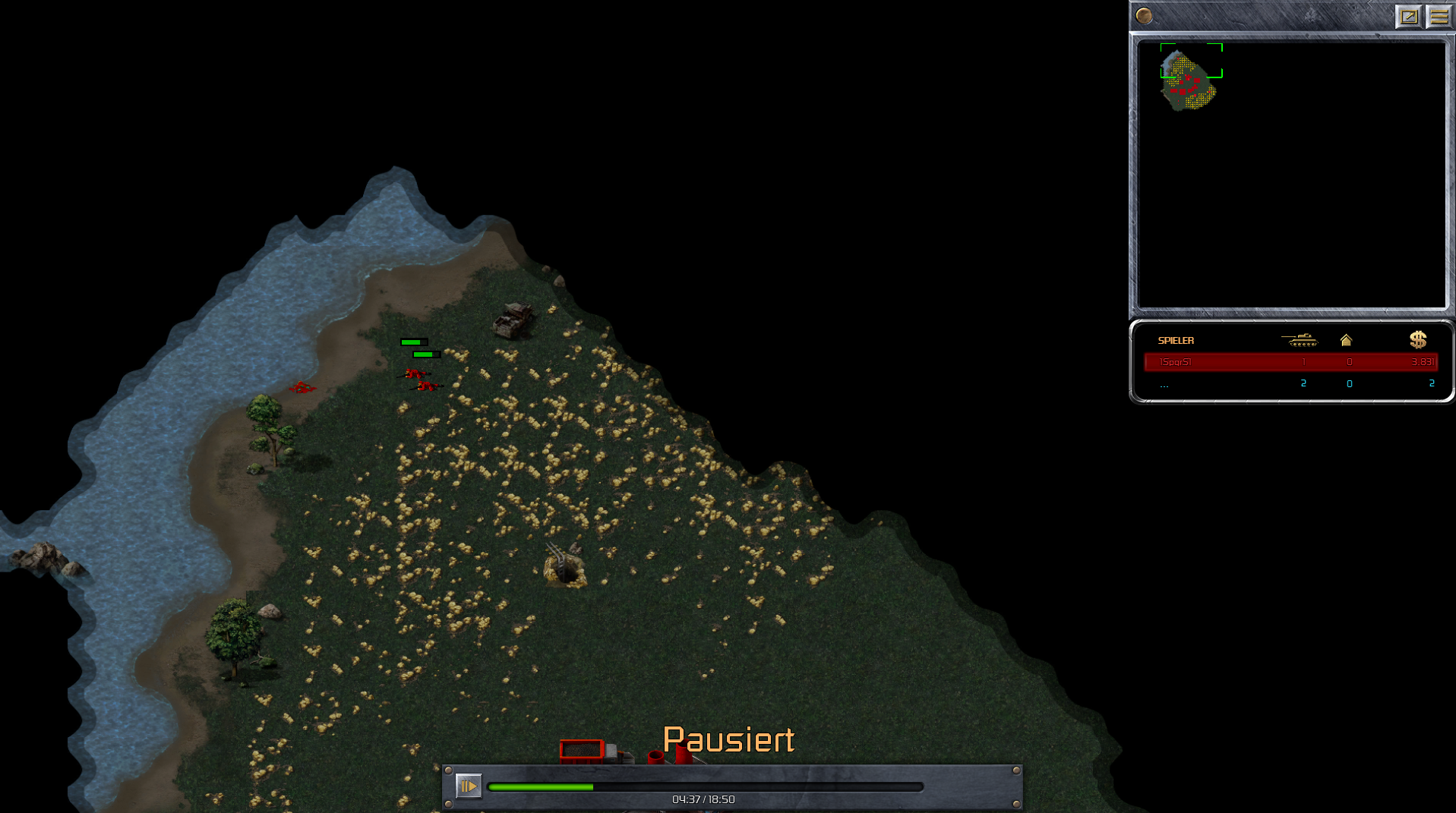Seek along the green replay progress bar

(705, 787)
